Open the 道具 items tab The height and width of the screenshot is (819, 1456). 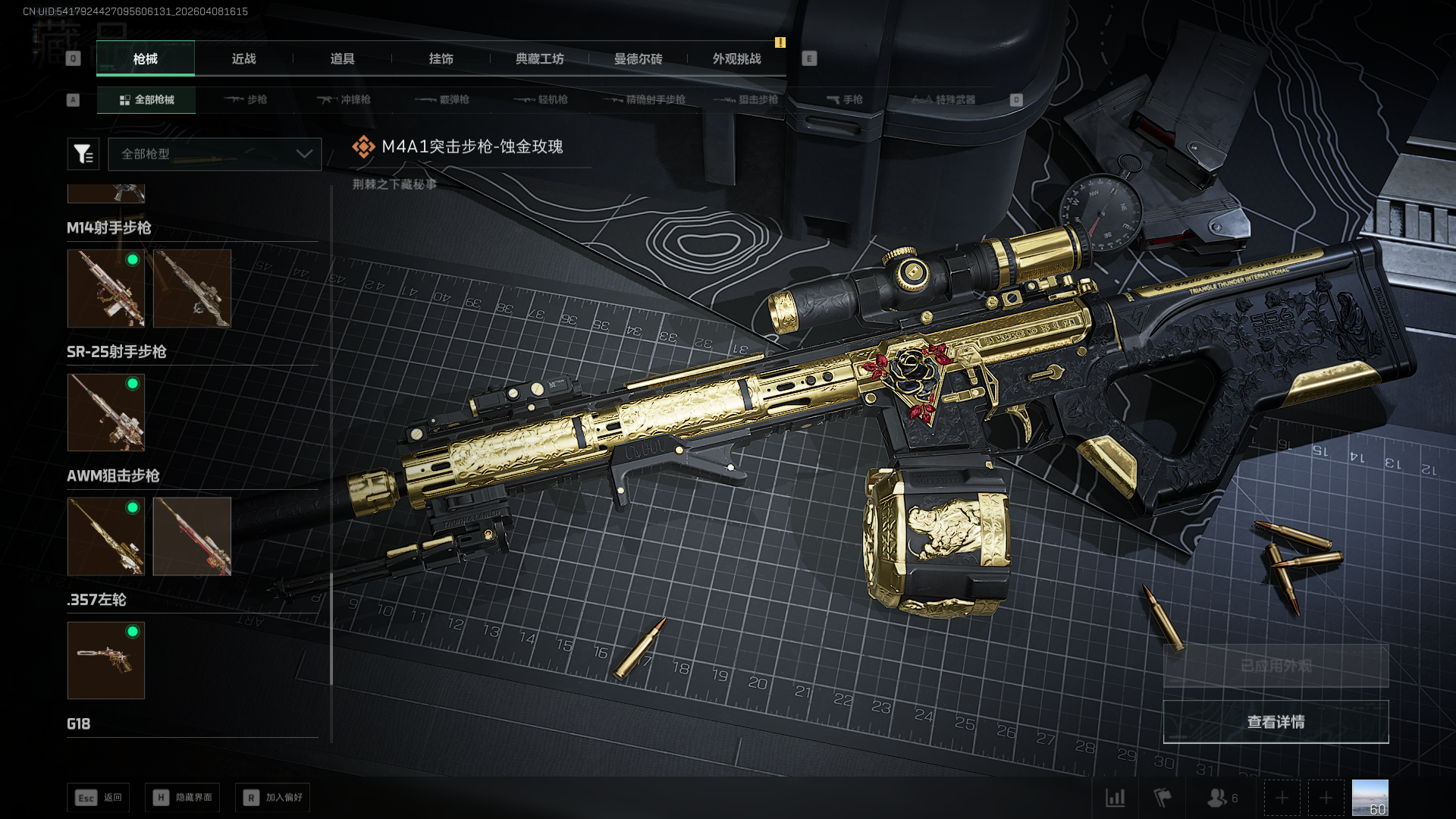pyautogui.click(x=342, y=59)
